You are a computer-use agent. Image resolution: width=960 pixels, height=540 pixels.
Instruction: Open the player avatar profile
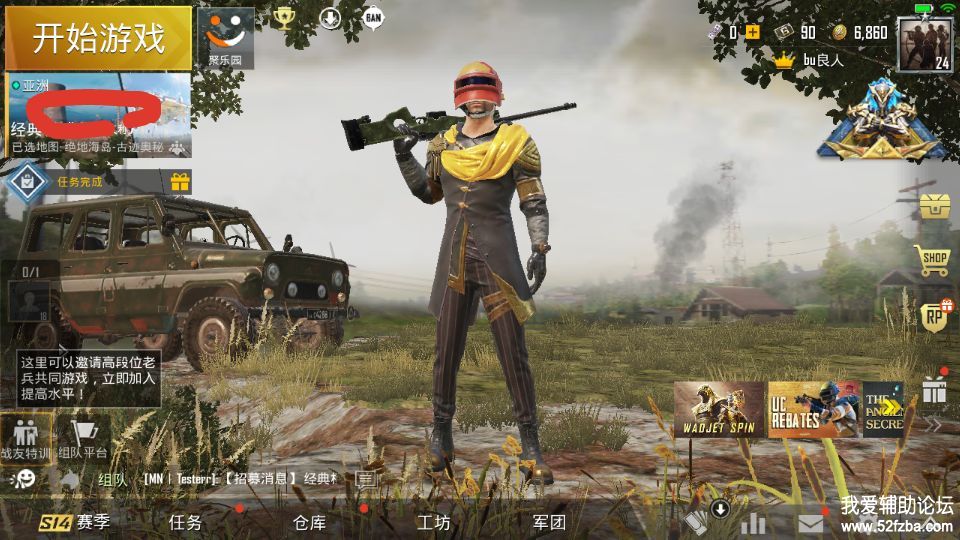[x=924, y=44]
